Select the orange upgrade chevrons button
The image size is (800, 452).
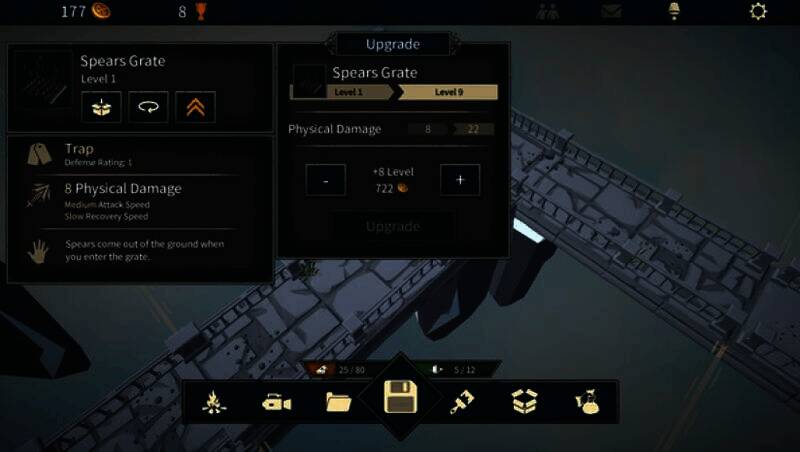point(195,106)
